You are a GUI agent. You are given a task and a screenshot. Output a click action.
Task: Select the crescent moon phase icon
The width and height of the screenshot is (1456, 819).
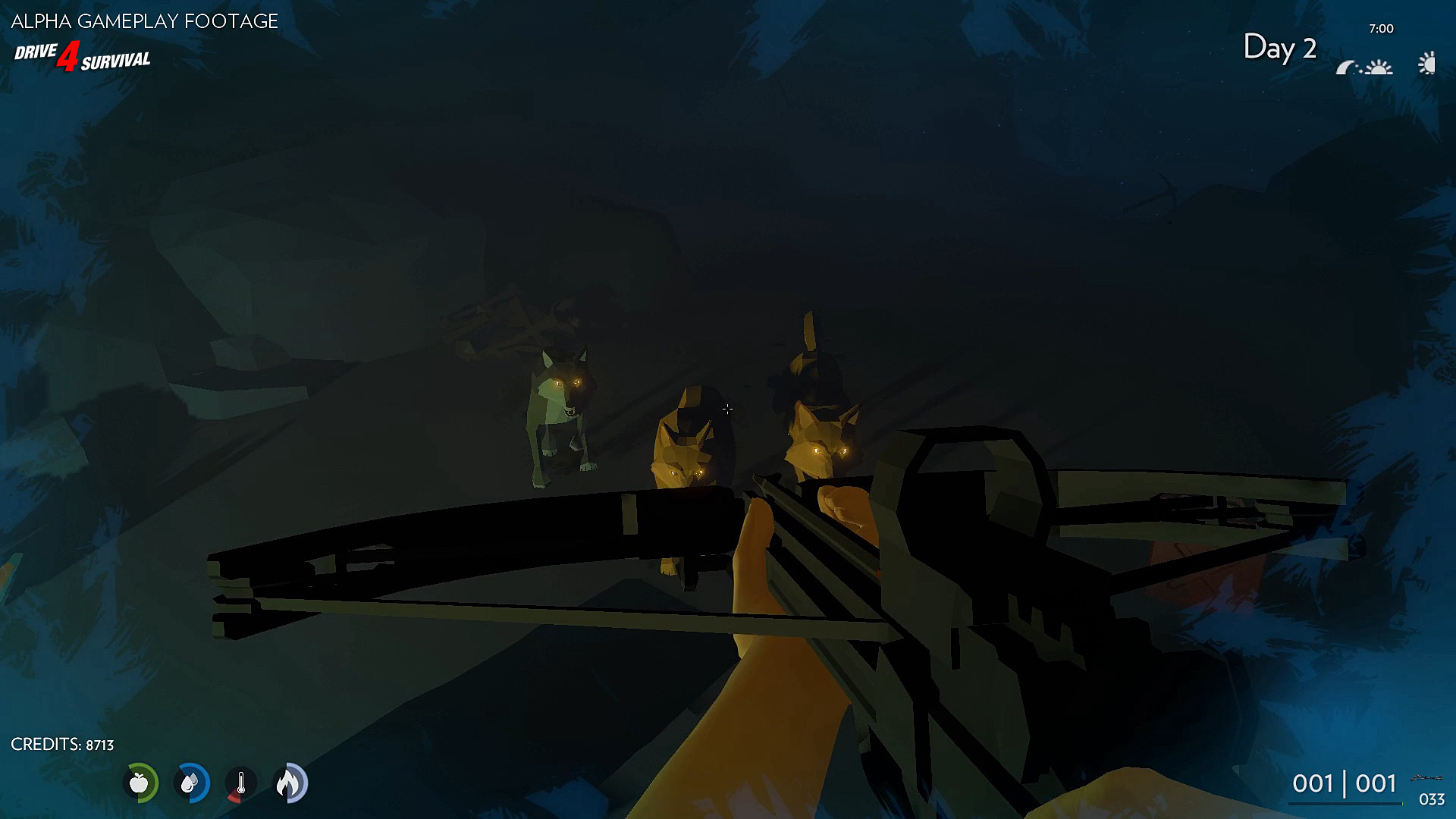[x=1345, y=67]
